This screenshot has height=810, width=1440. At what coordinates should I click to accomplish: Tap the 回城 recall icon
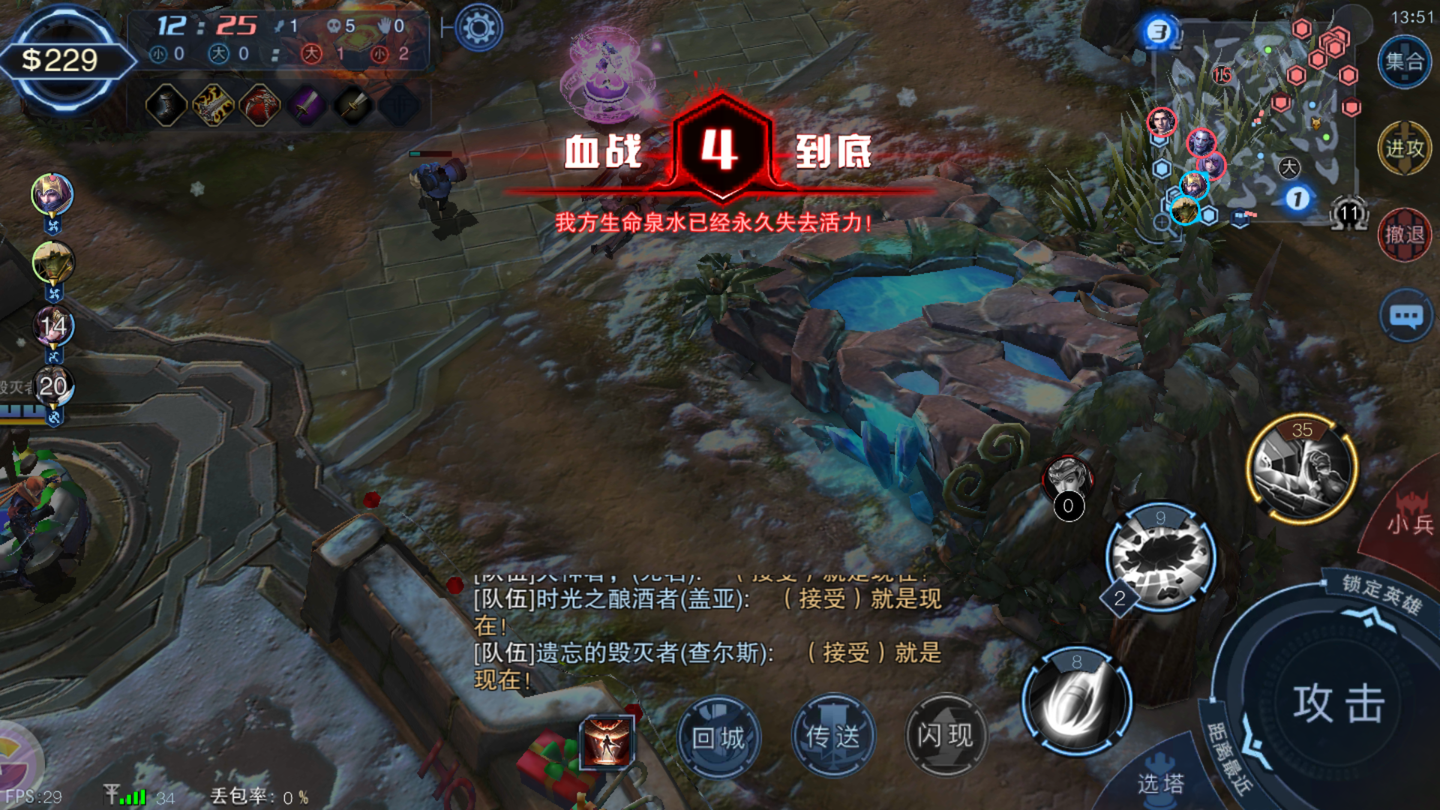tap(719, 736)
